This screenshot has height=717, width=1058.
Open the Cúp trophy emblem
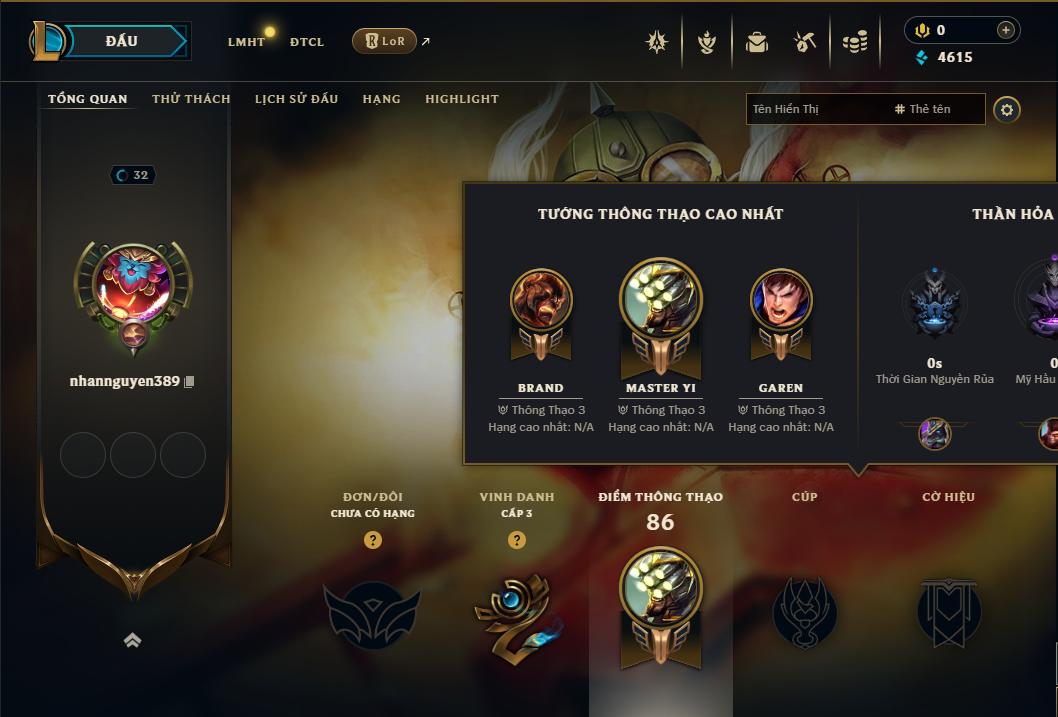point(805,610)
